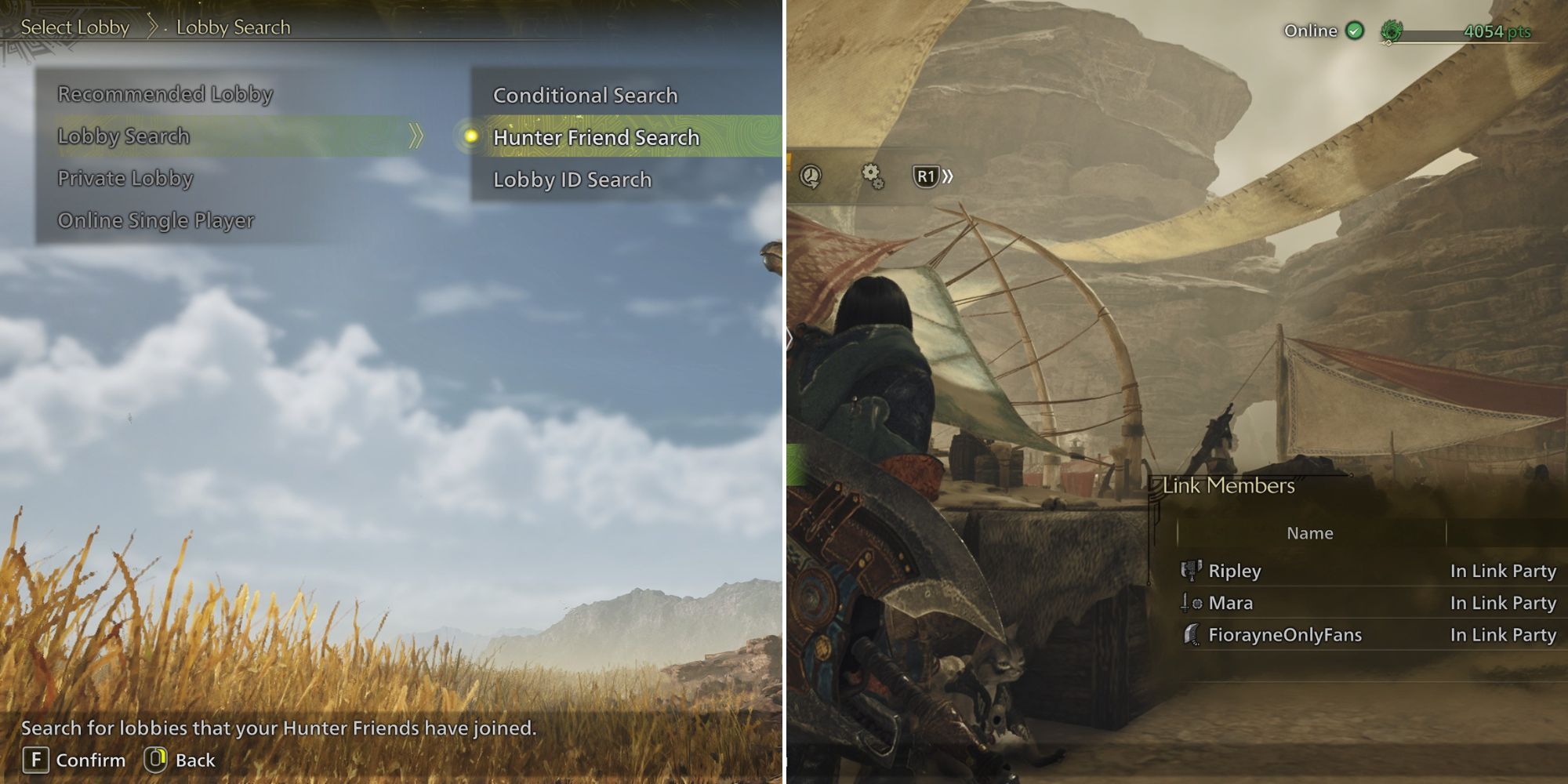The height and width of the screenshot is (784, 1568).
Task: Expand the R1 menu via double chevron
Action: tap(947, 176)
